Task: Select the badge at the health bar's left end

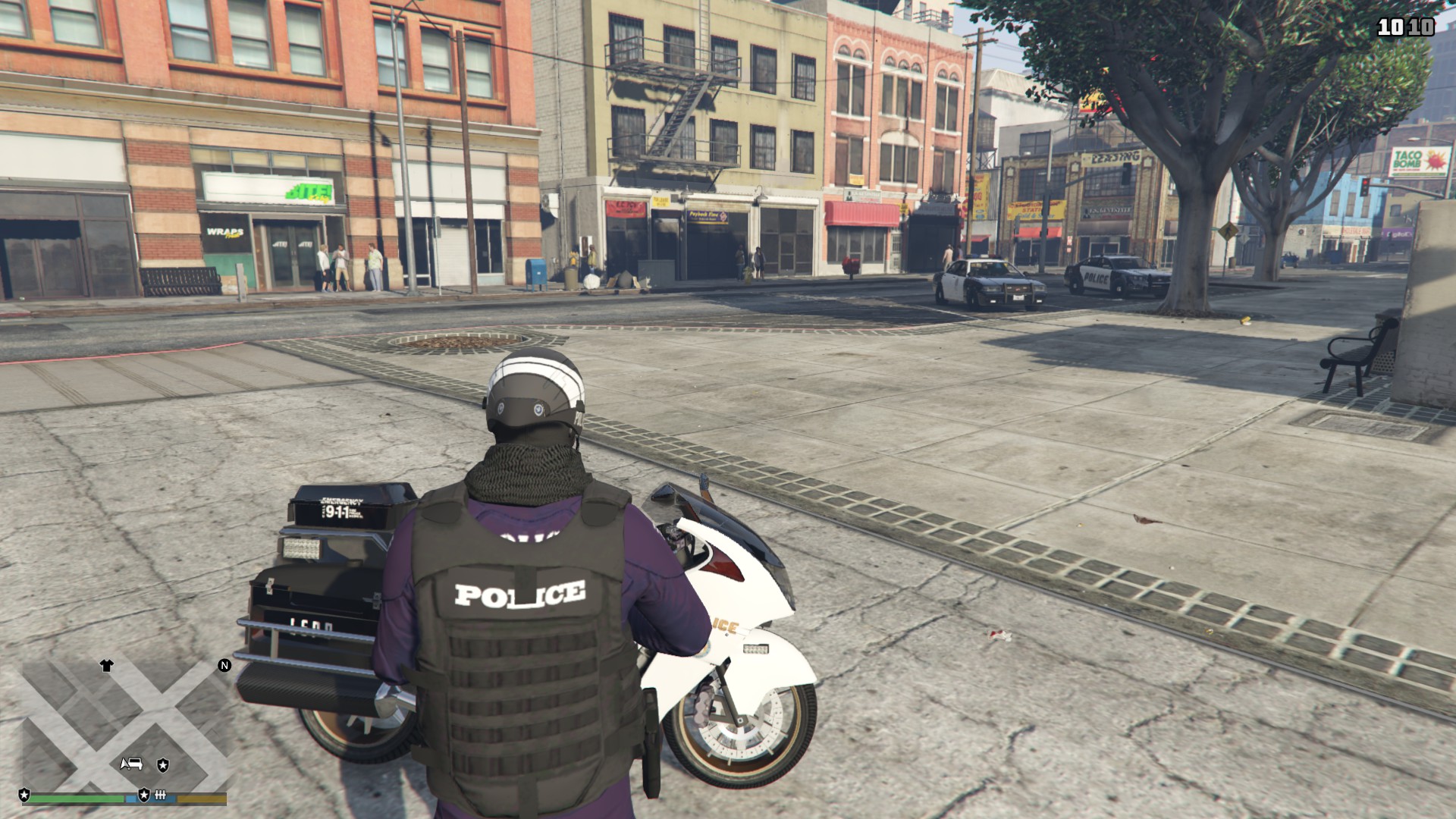Action: [x=24, y=795]
